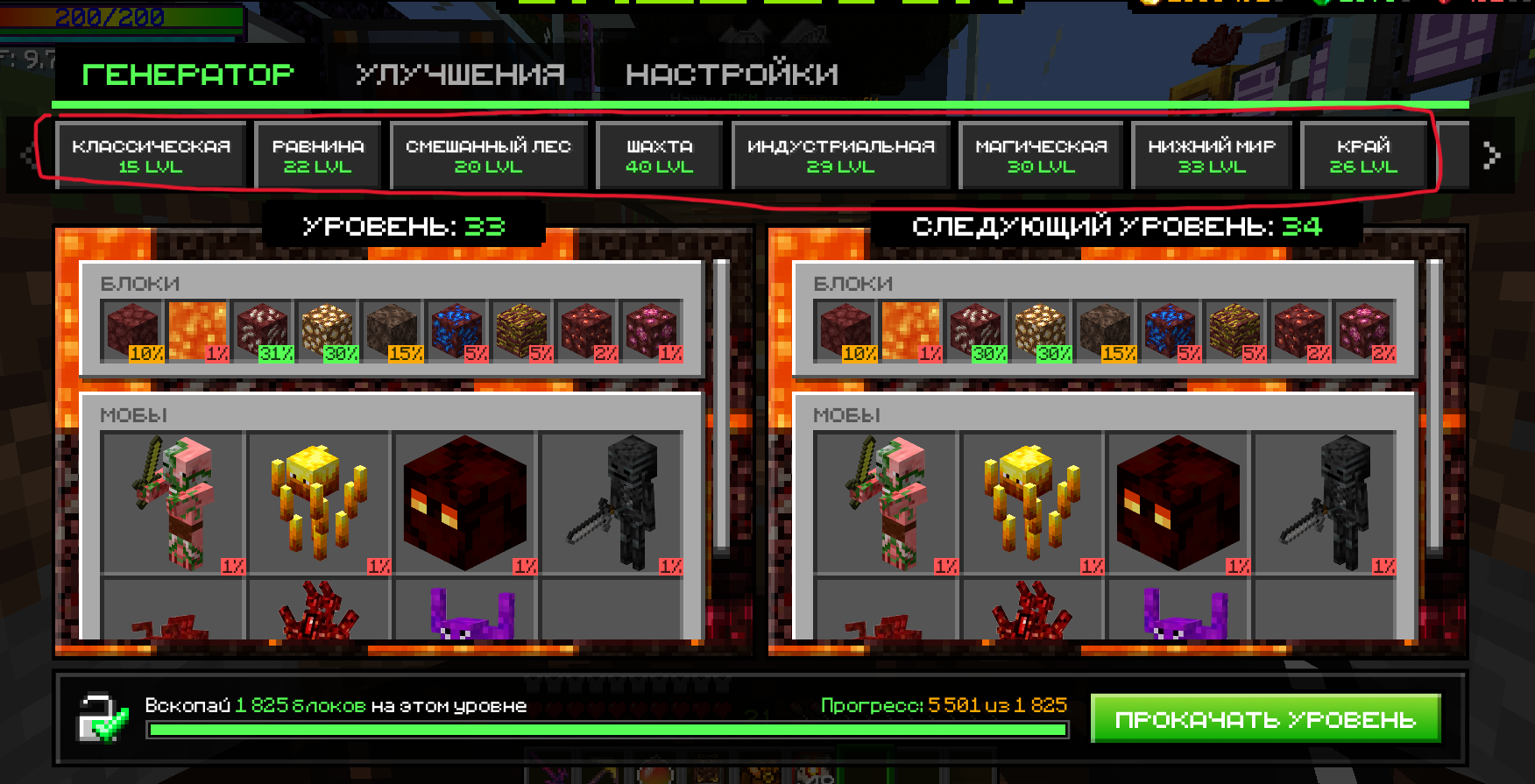Screen dimensions: 1535x784
Task: Click the blue debris block at 5%
Action: point(456,331)
